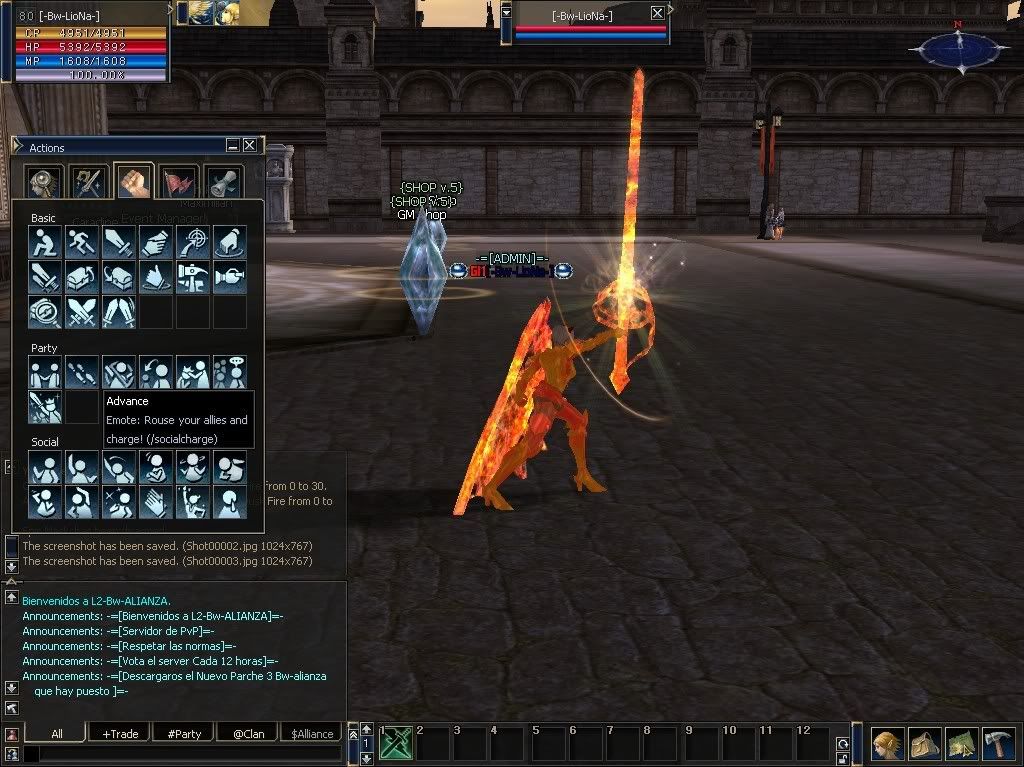Use the skill in hotbar slot 1
1024x767 pixels.
396,744
